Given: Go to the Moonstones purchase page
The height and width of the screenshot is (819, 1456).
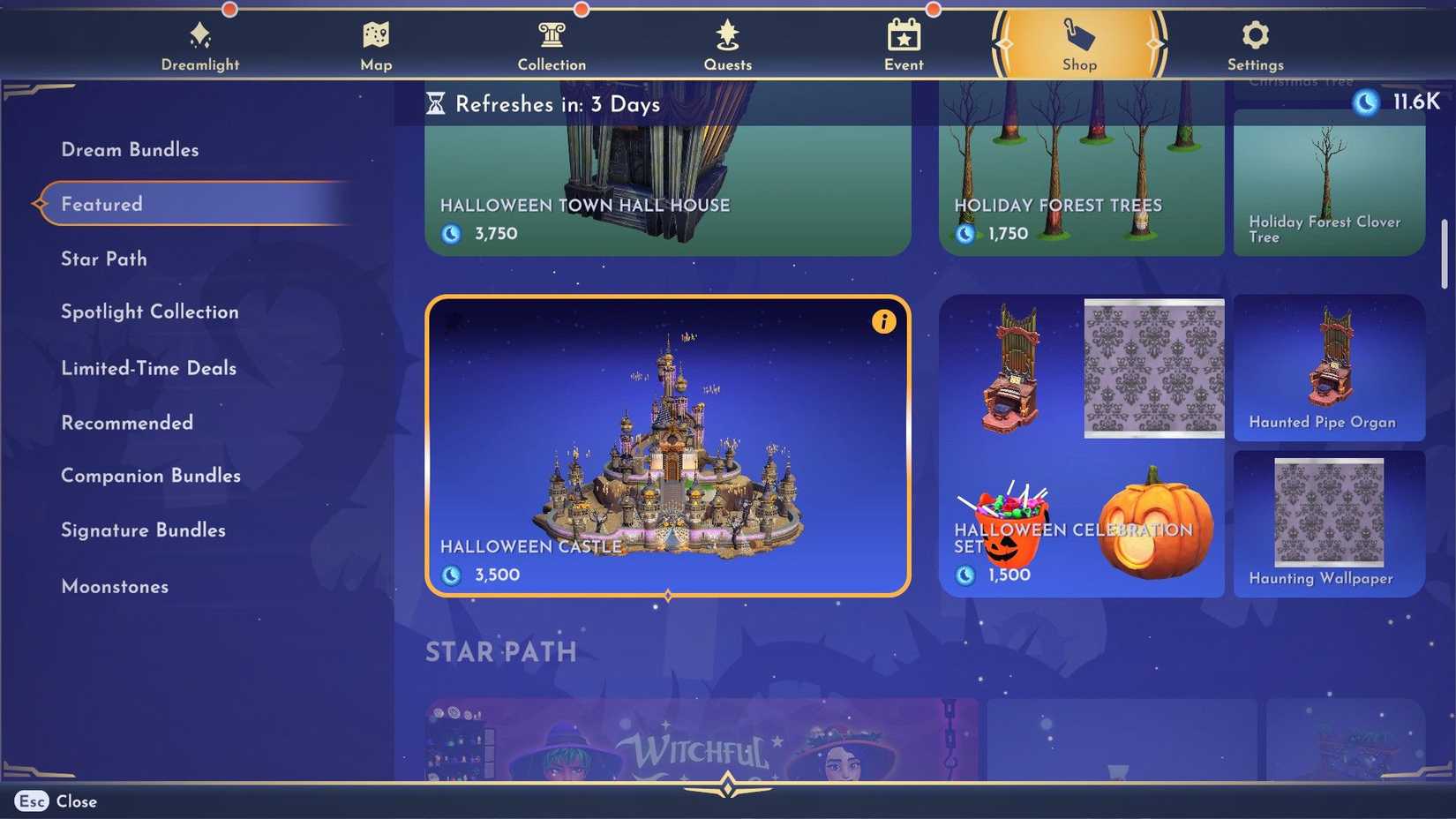Looking at the screenshot, I should coord(115,586).
